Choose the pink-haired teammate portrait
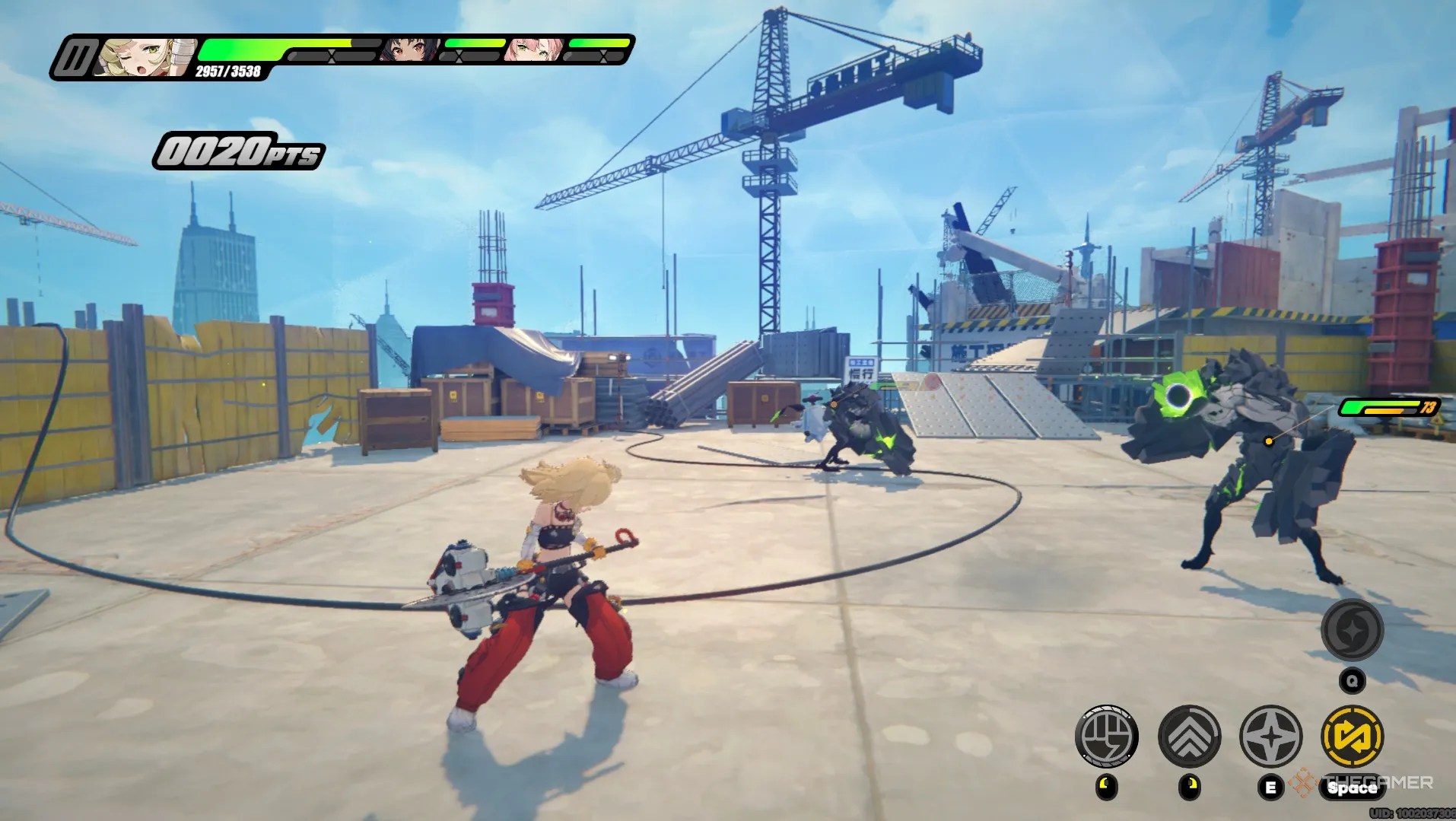The width and height of the screenshot is (1456, 821). [534, 50]
